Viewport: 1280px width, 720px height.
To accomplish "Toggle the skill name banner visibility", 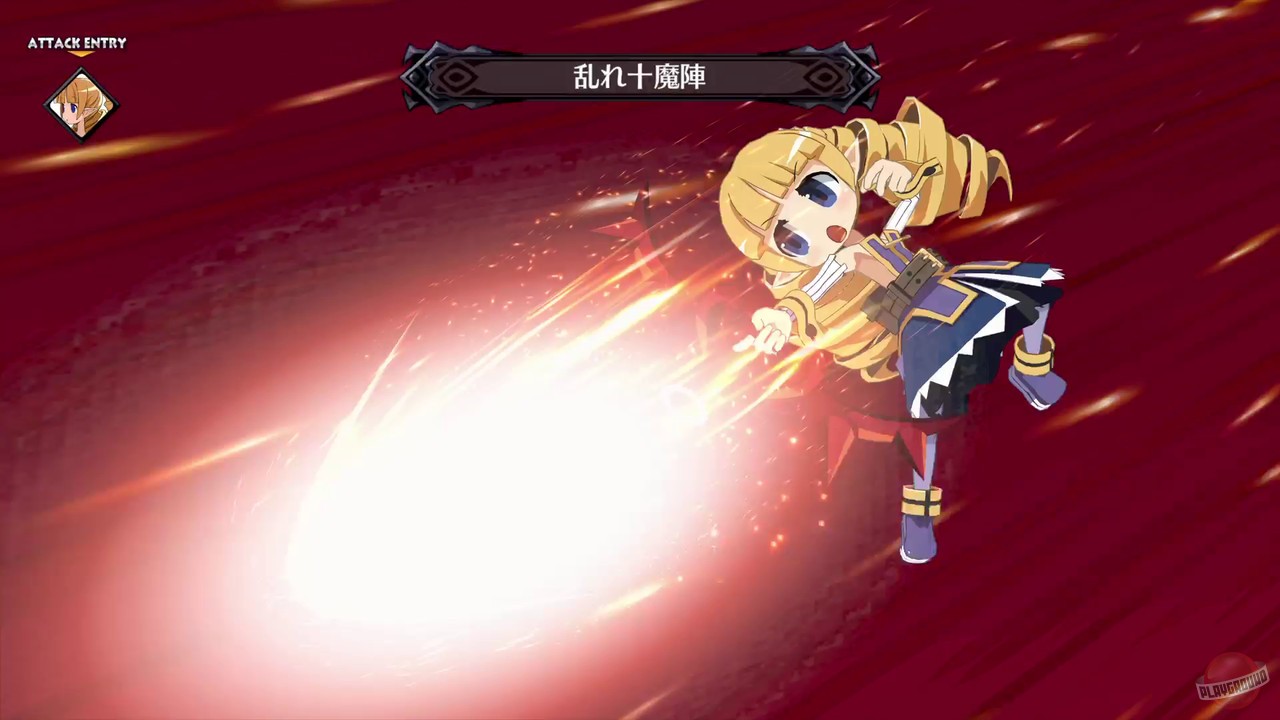I will pos(639,77).
